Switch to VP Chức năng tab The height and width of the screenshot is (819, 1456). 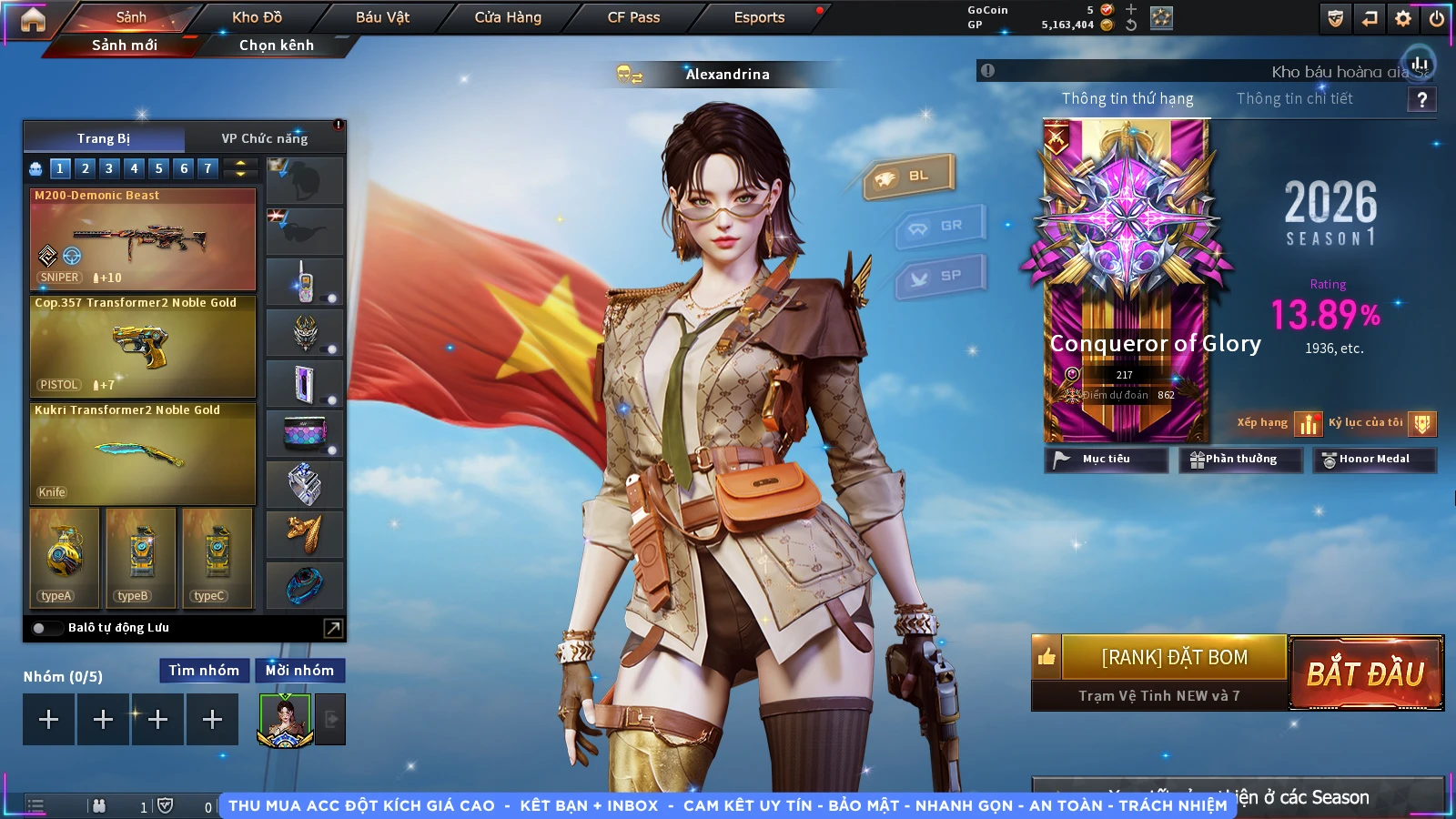[265, 138]
